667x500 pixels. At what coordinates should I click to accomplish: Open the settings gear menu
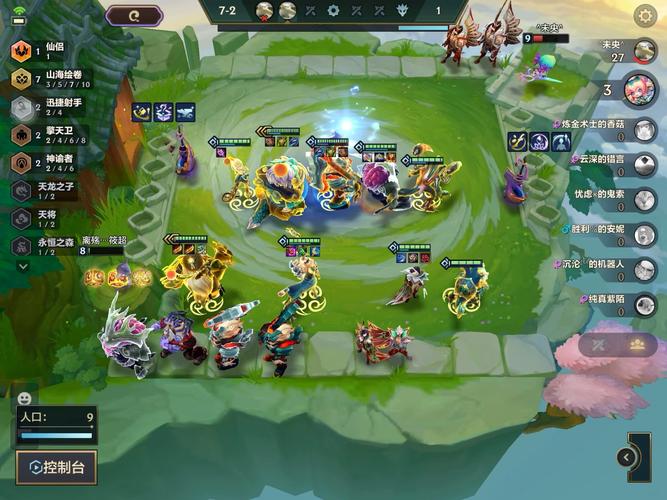coord(646,15)
